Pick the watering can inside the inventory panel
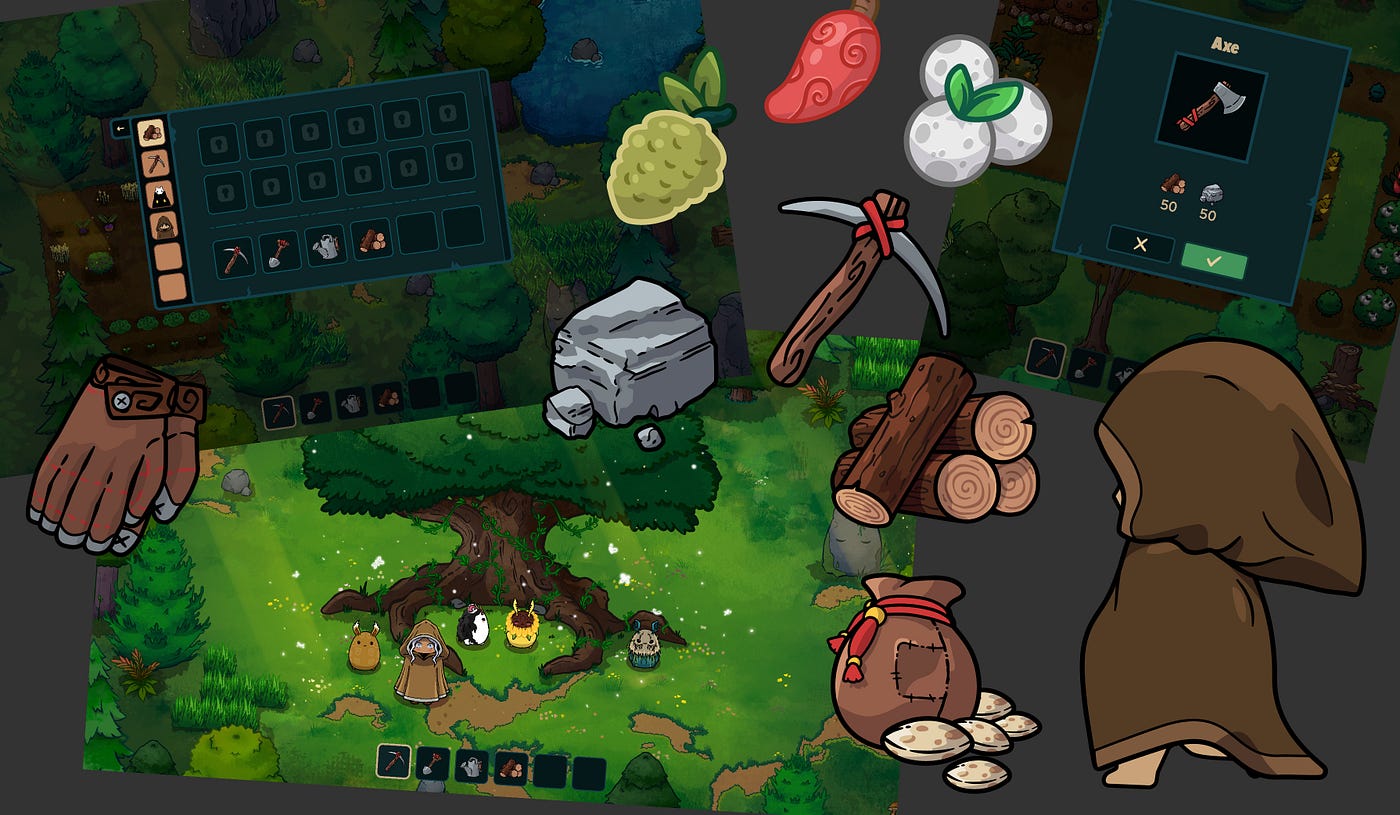The height and width of the screenshot is (815, 1400). tap(325, 247)
